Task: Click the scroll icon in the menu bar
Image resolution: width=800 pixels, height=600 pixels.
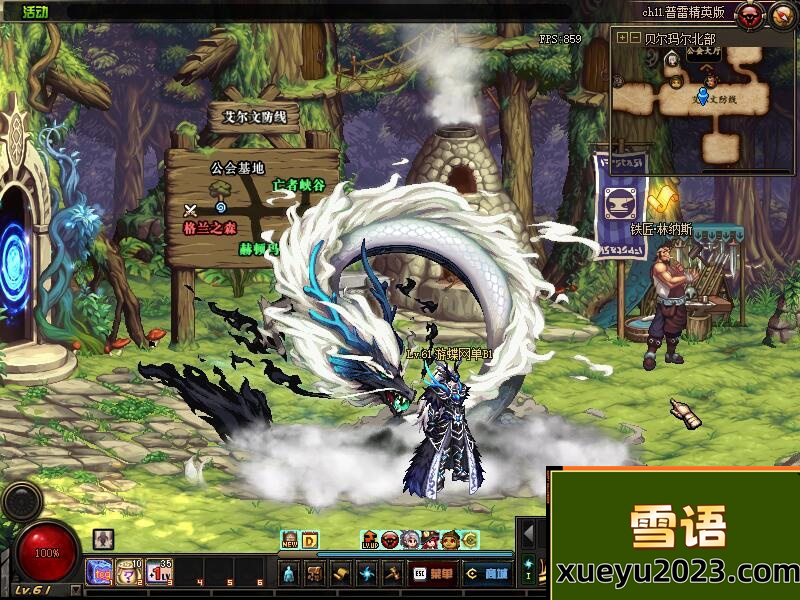Action: tap(340, 573)
